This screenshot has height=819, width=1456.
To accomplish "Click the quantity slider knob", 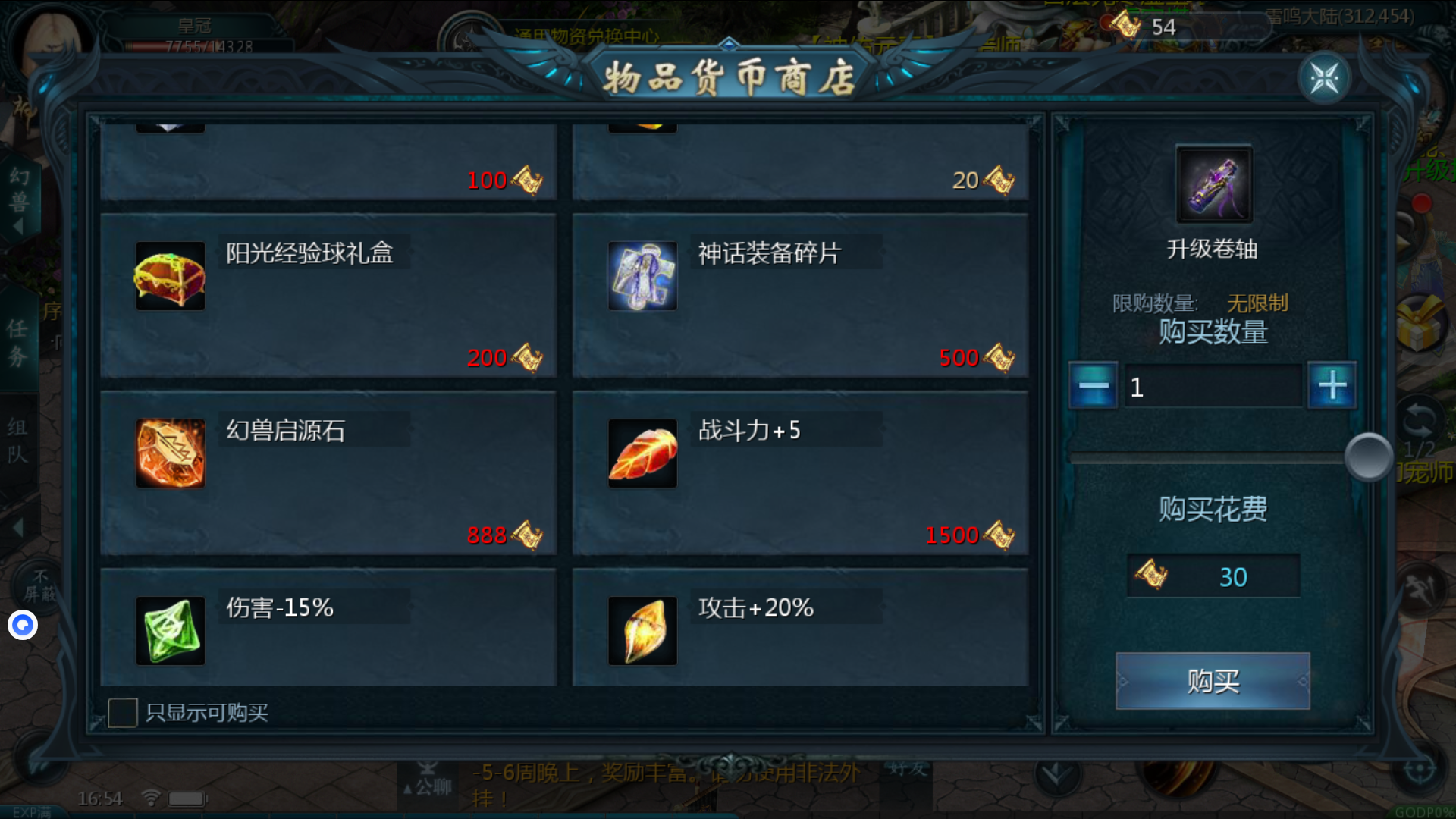I will 1369,457.
